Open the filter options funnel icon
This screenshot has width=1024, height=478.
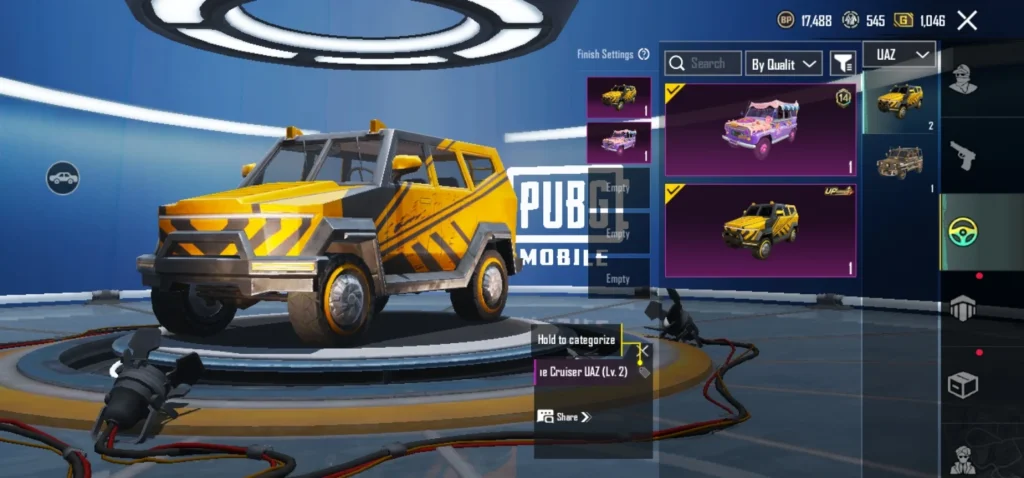843,64
